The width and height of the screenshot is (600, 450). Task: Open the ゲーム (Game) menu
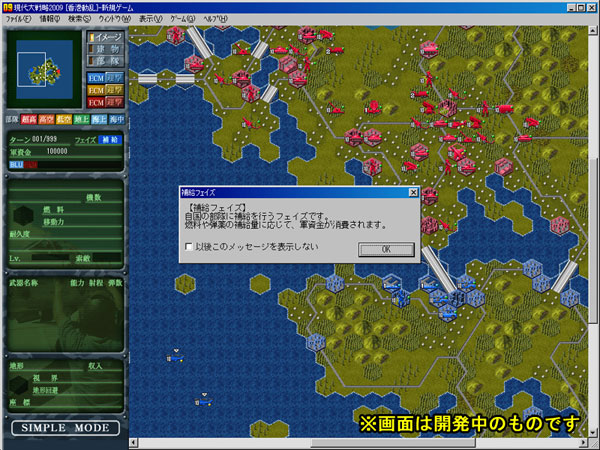pyautogui.click(x=183, y=19)
